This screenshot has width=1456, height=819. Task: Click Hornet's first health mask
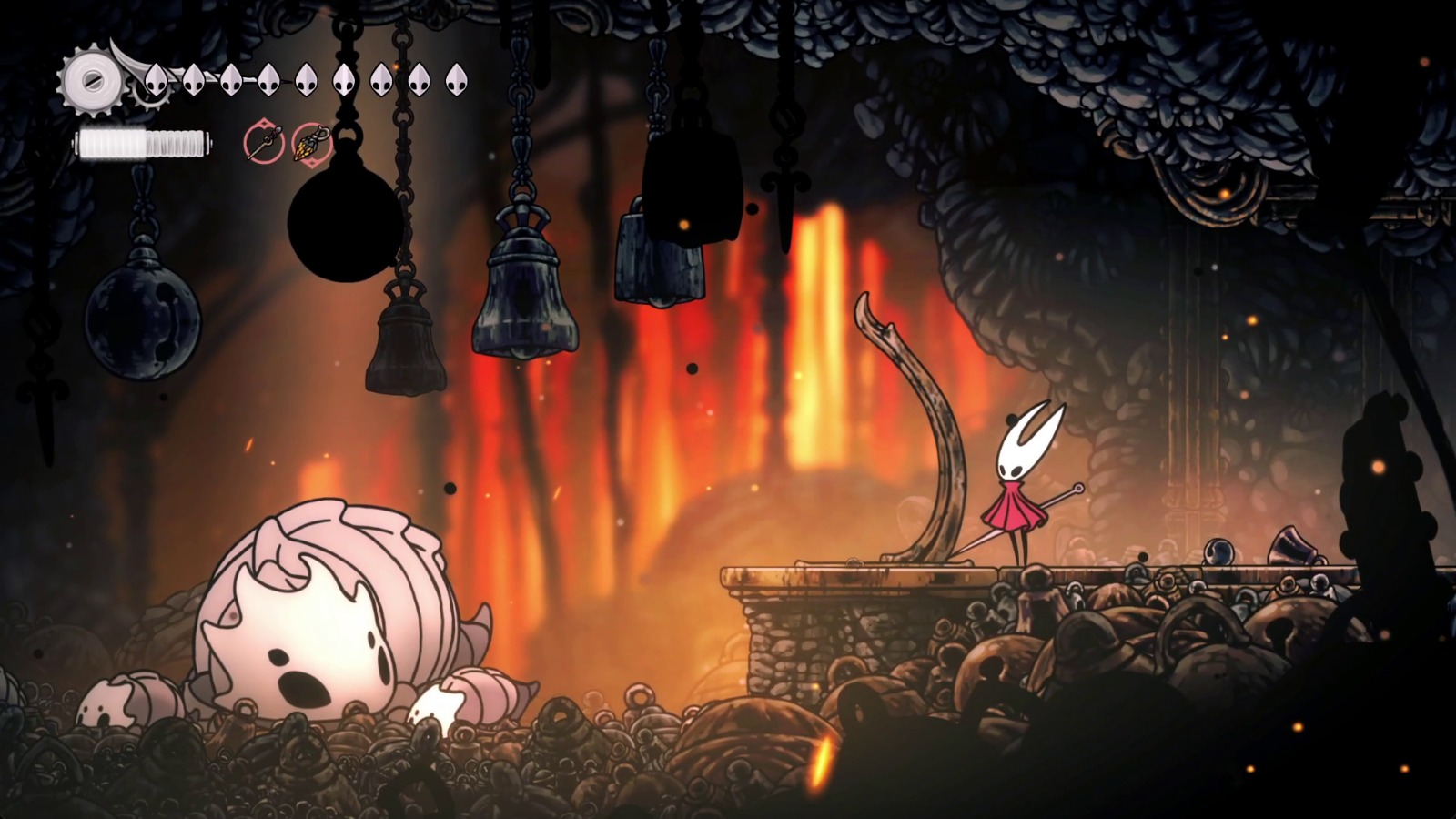[157, 80]
